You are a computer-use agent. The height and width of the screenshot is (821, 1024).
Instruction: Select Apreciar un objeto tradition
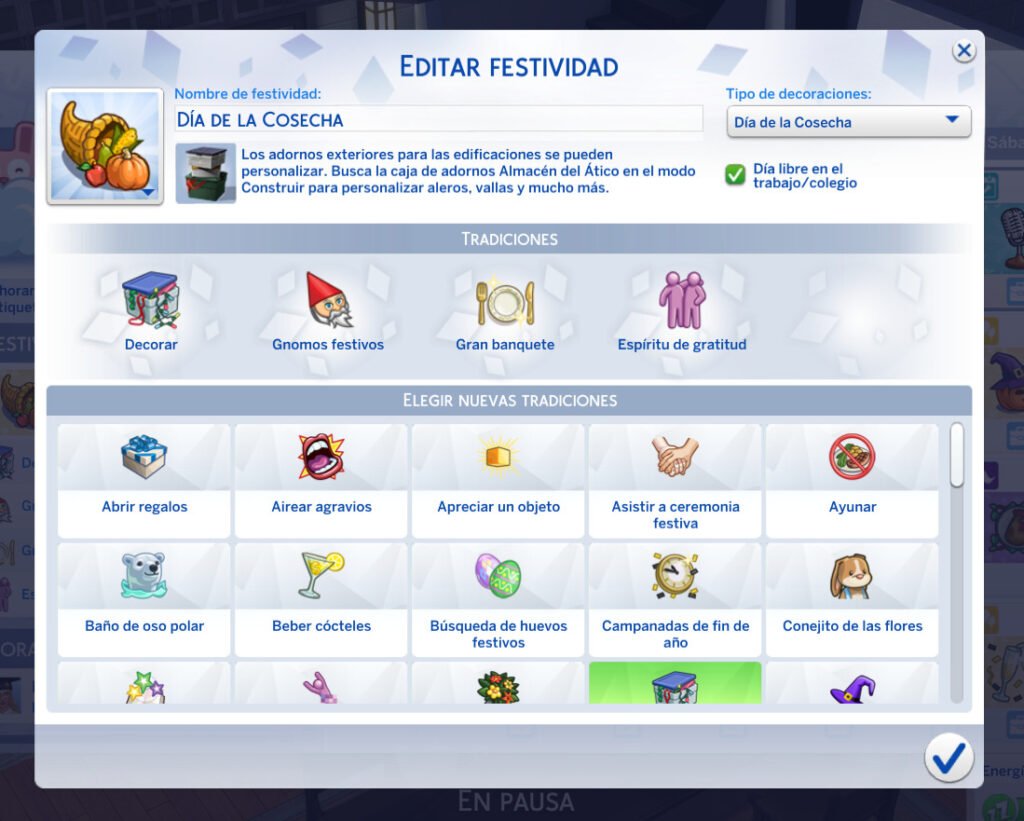tap(498, 481)
